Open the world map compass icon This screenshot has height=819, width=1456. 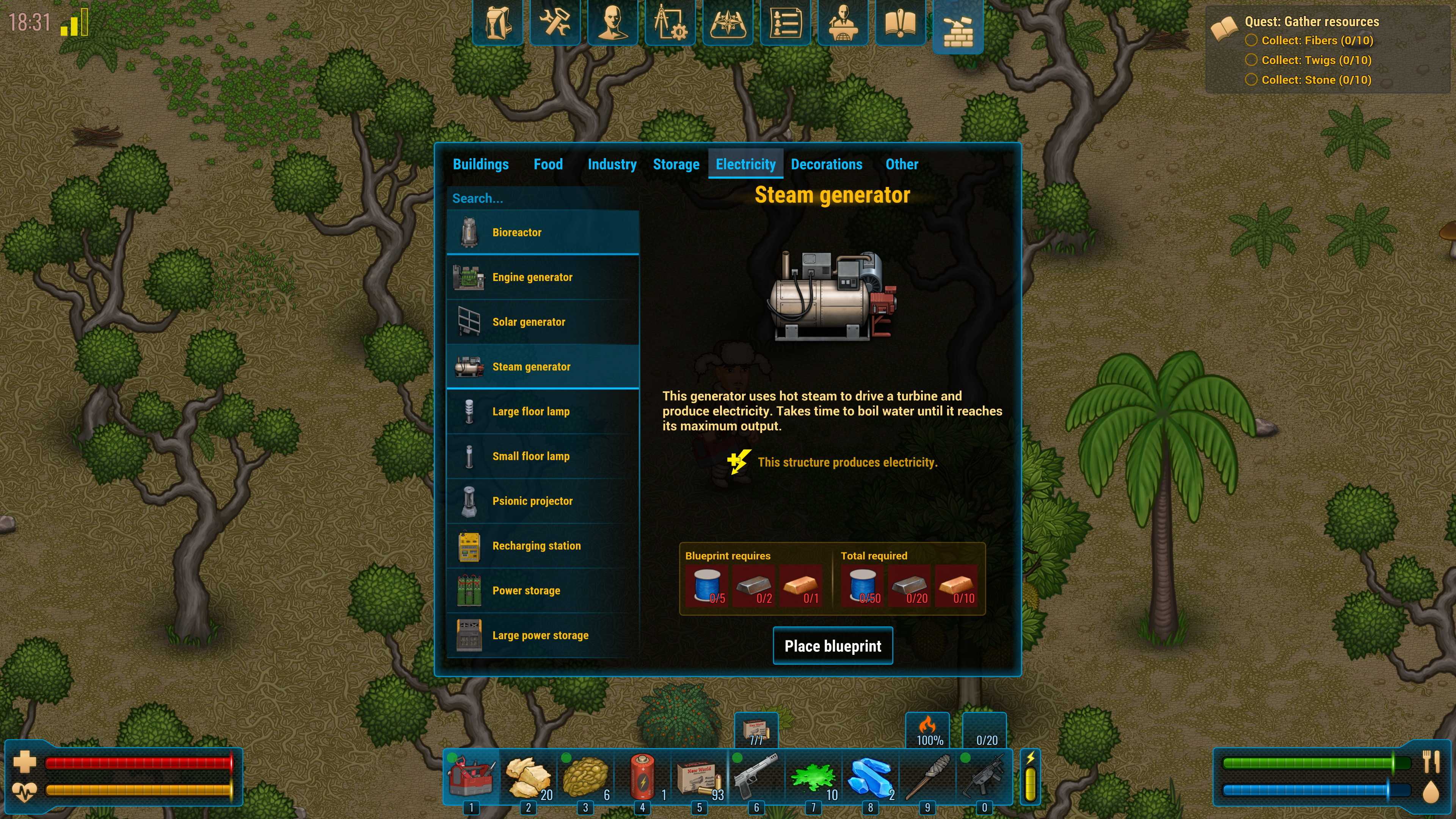pos(728,23)
